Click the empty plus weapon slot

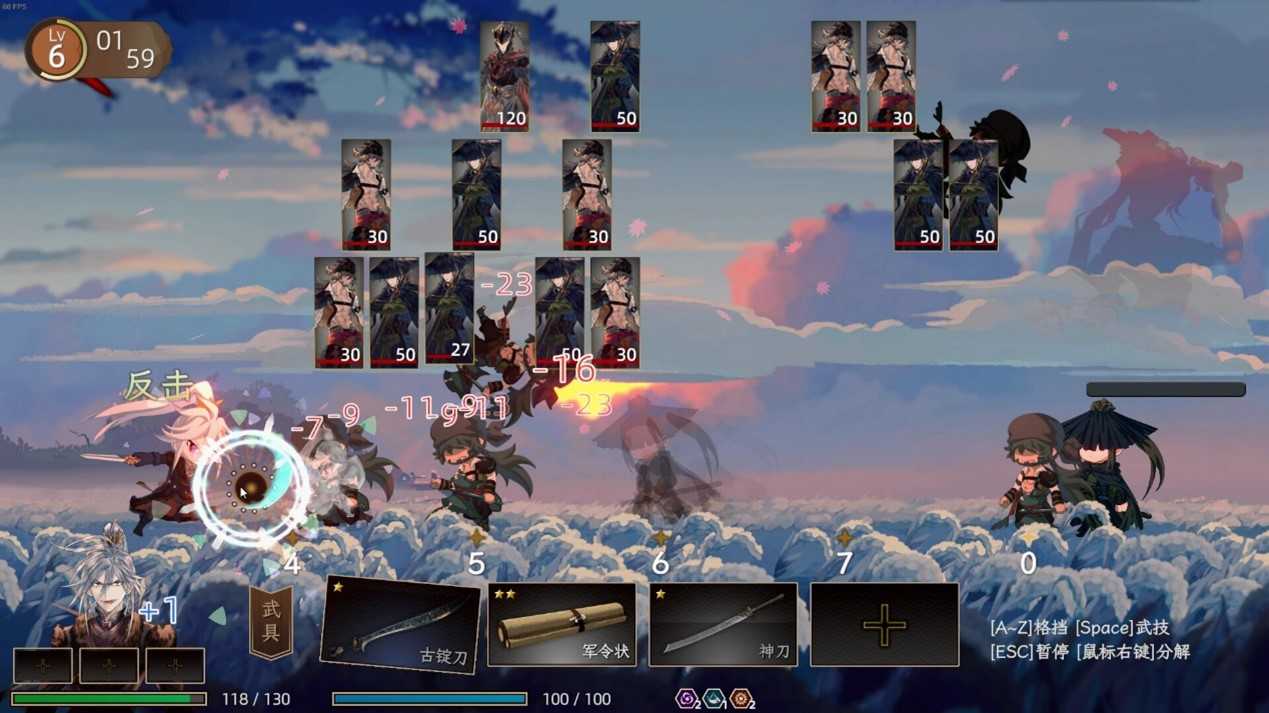[x=884, y=625]
